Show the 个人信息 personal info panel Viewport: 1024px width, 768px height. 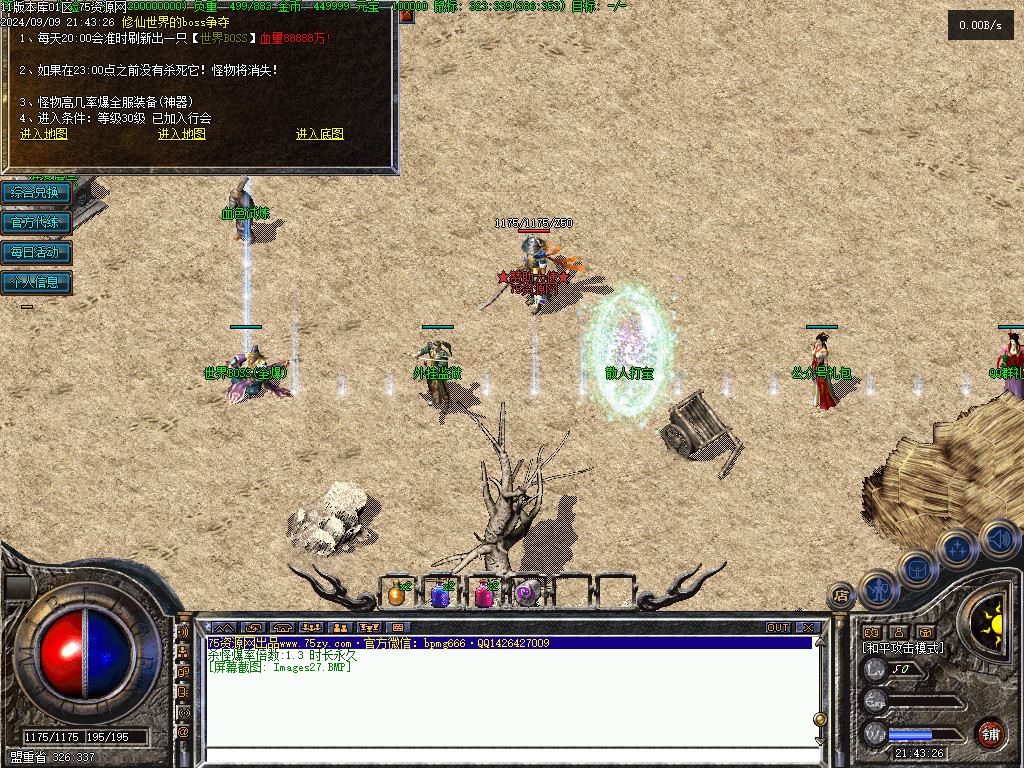(x=36, y=282)
